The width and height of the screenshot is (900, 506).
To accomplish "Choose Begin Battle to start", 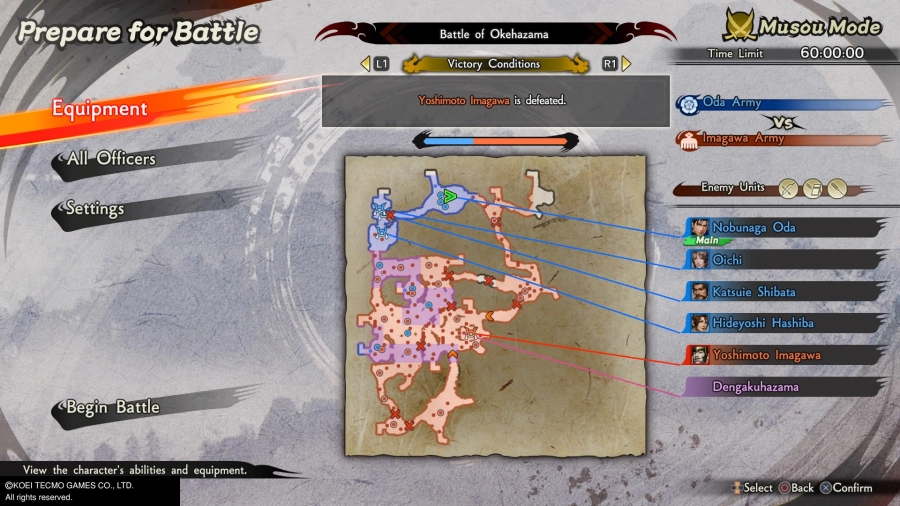I will [112, 407].
